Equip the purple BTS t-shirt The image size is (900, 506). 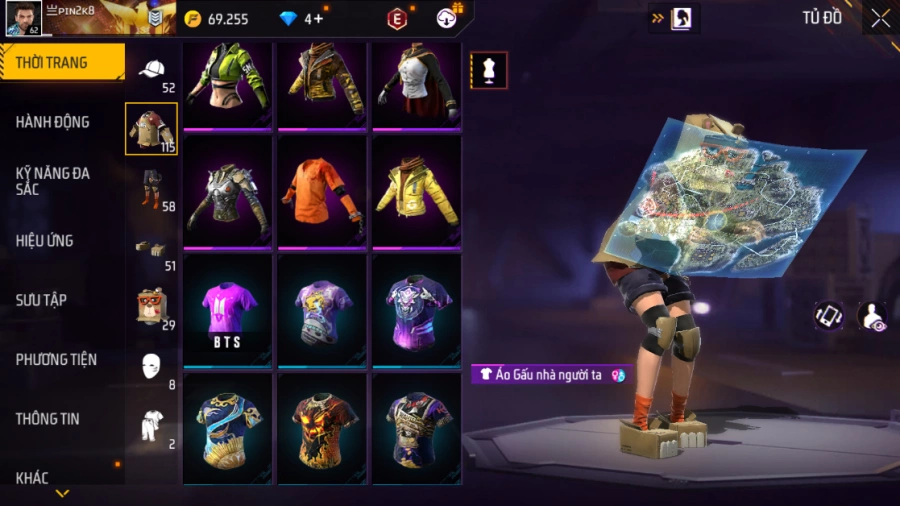point(227,309)
